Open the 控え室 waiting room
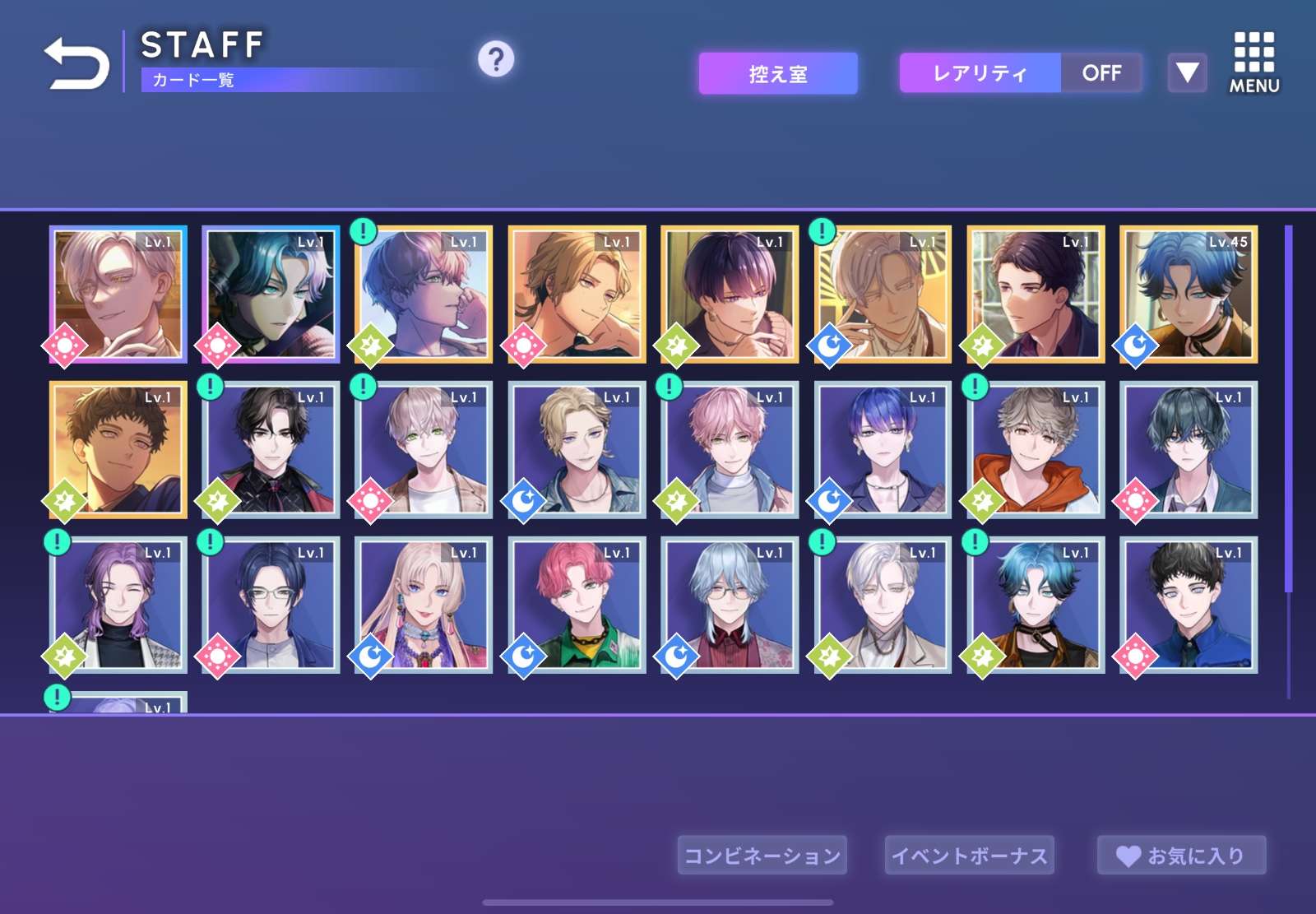 778,74
